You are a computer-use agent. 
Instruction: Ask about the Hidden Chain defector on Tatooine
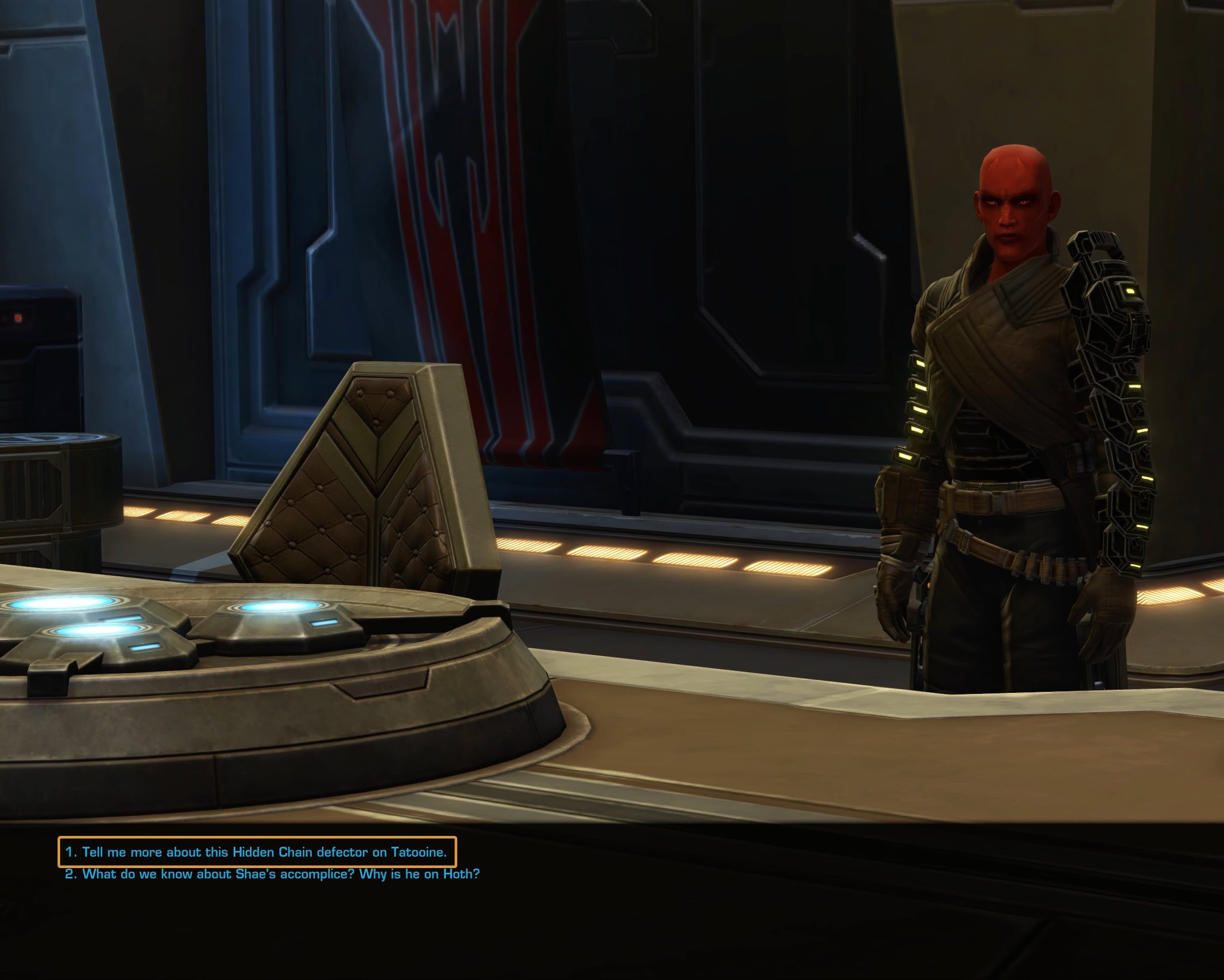[x=257, y=852]
